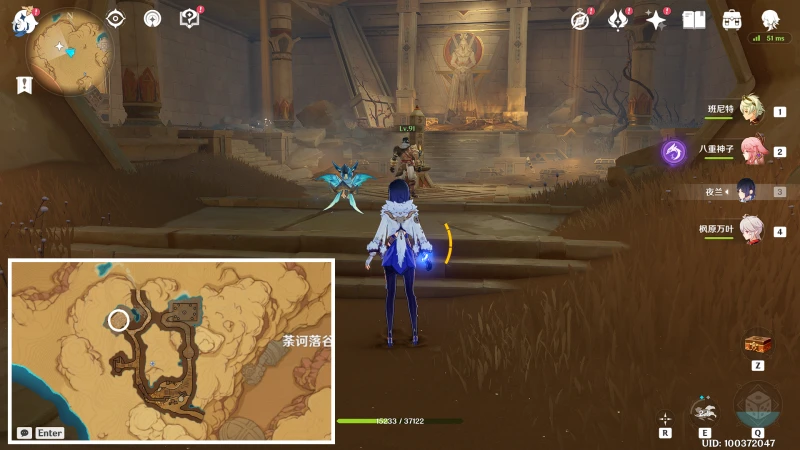Switch to party member 八重神子

[x=751, y=152]
